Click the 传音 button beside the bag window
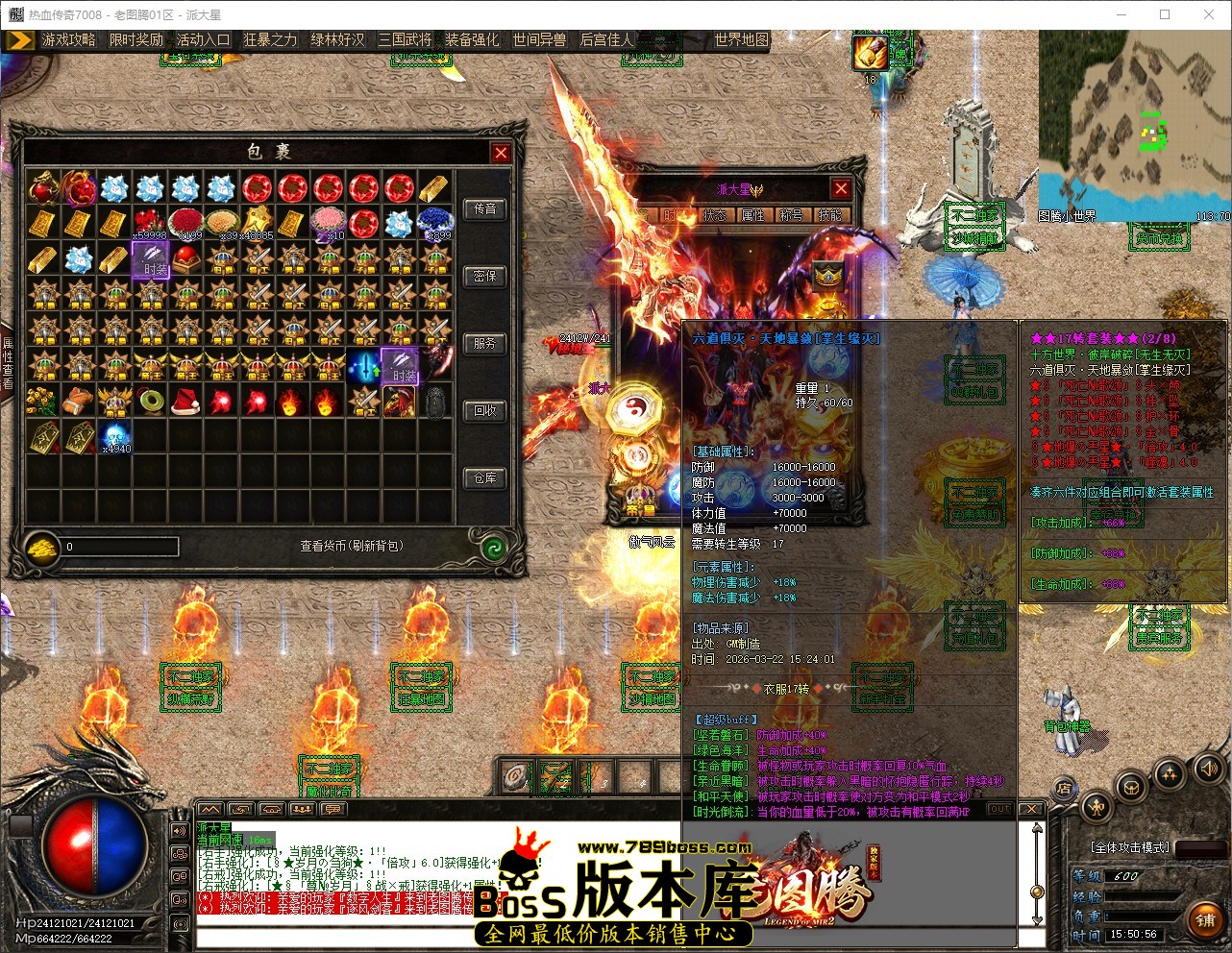 [x=485, y=209]
